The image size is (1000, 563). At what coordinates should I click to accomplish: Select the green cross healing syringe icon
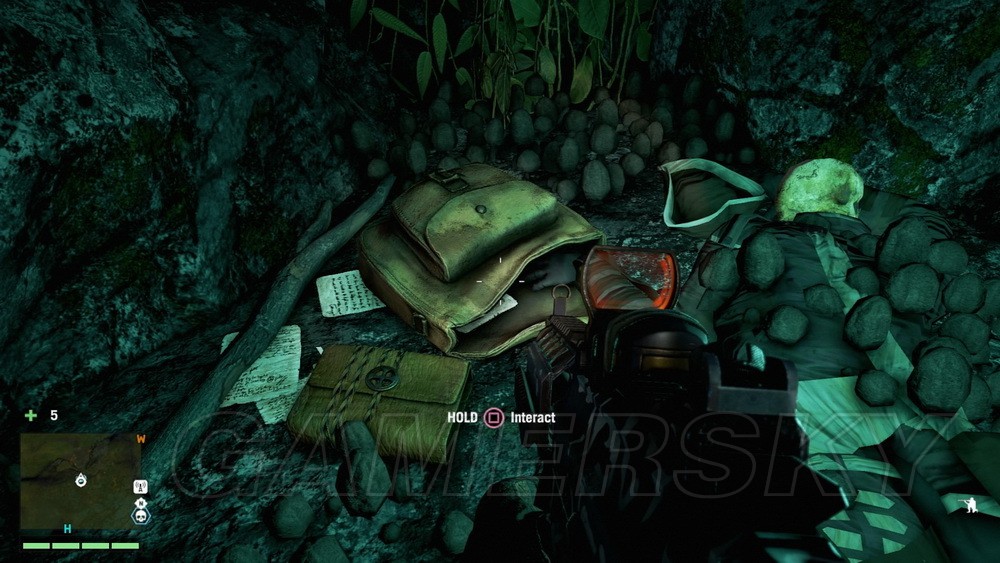coord(30,415)
